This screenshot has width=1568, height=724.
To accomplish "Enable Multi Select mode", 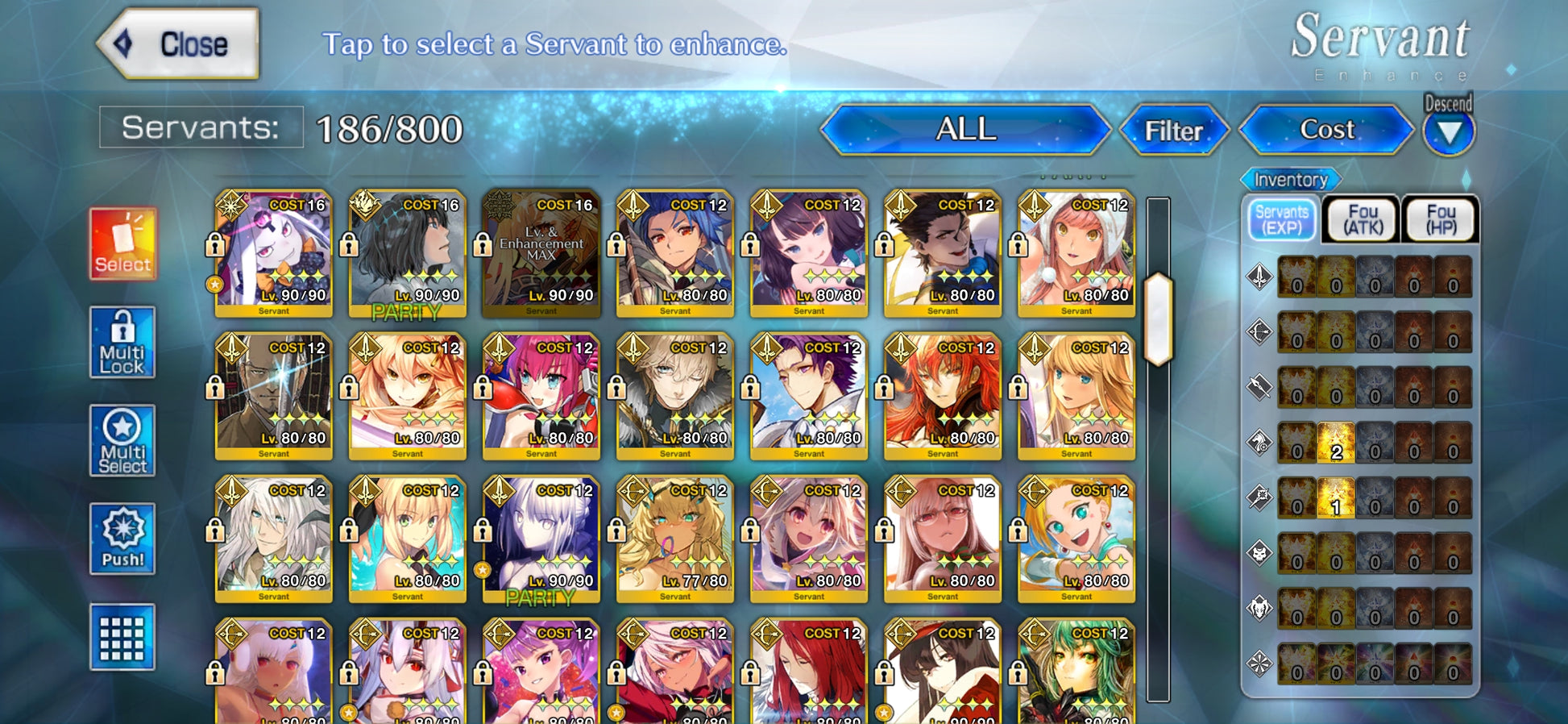I will pos(122,441).
